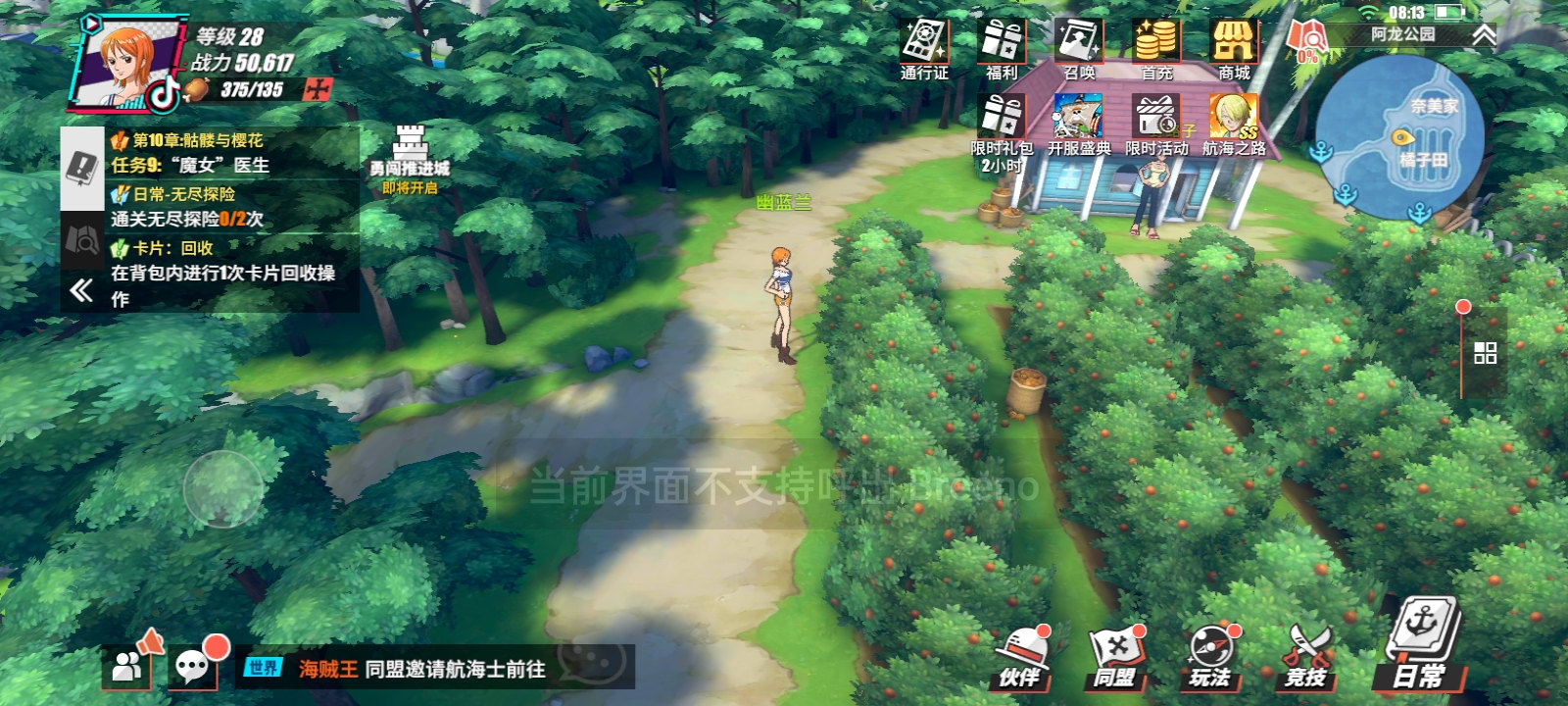The height and width of the screenshot is (706, 1568).
Task: Open the 玩法 gameplay modes menu
Action: point(1210,655)
